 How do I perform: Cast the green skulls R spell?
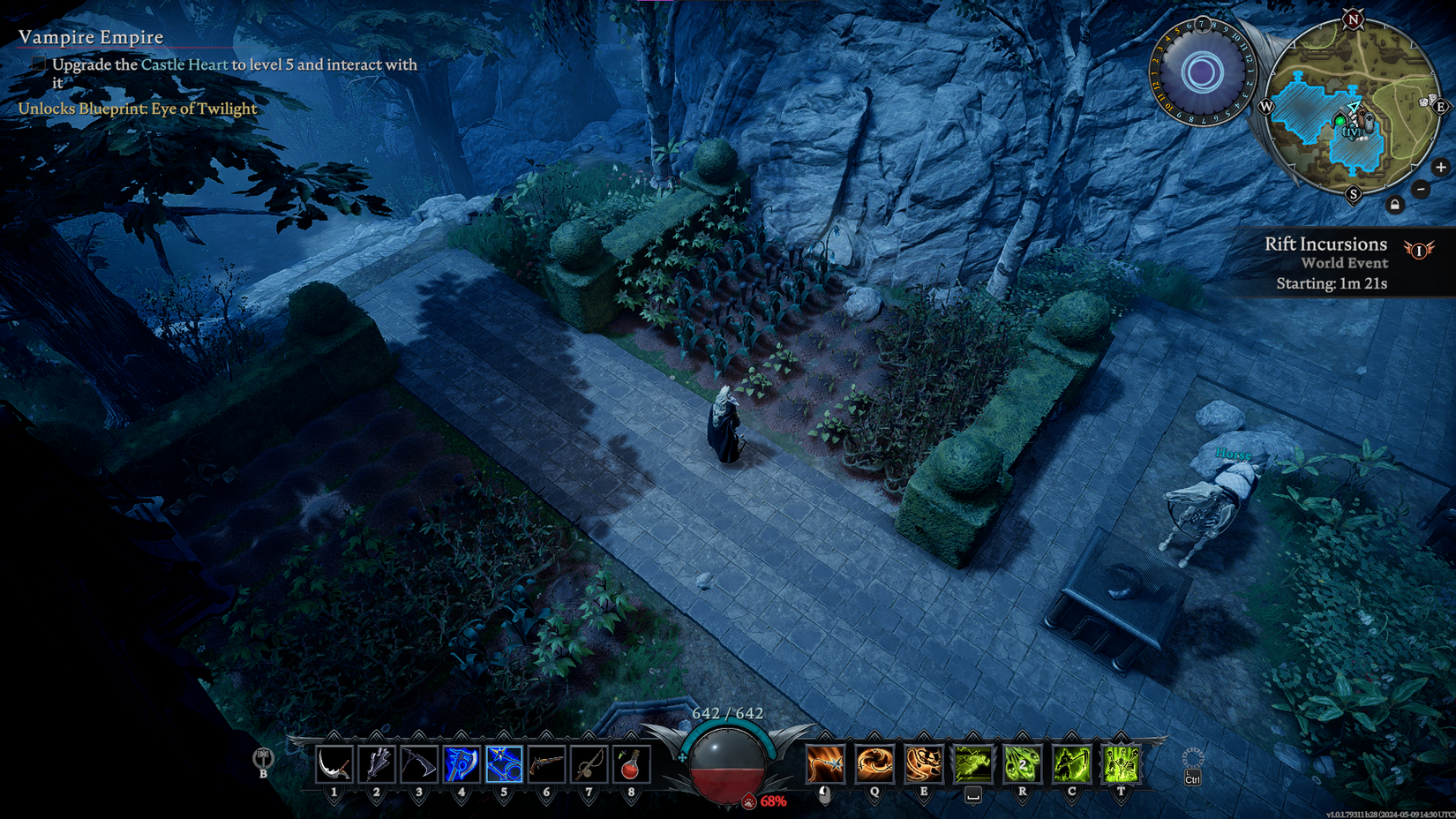point(1023,763)
